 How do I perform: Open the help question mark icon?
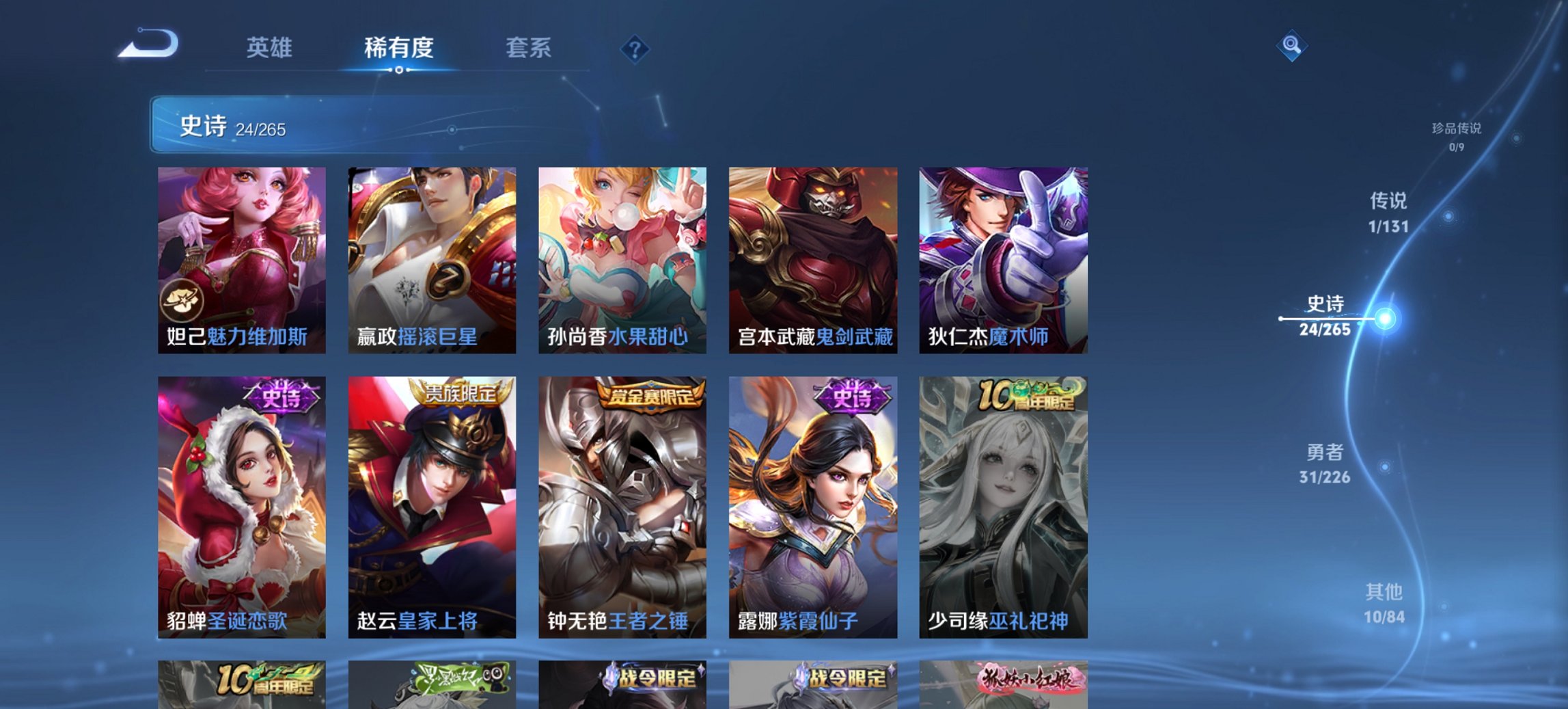(636, 48)
